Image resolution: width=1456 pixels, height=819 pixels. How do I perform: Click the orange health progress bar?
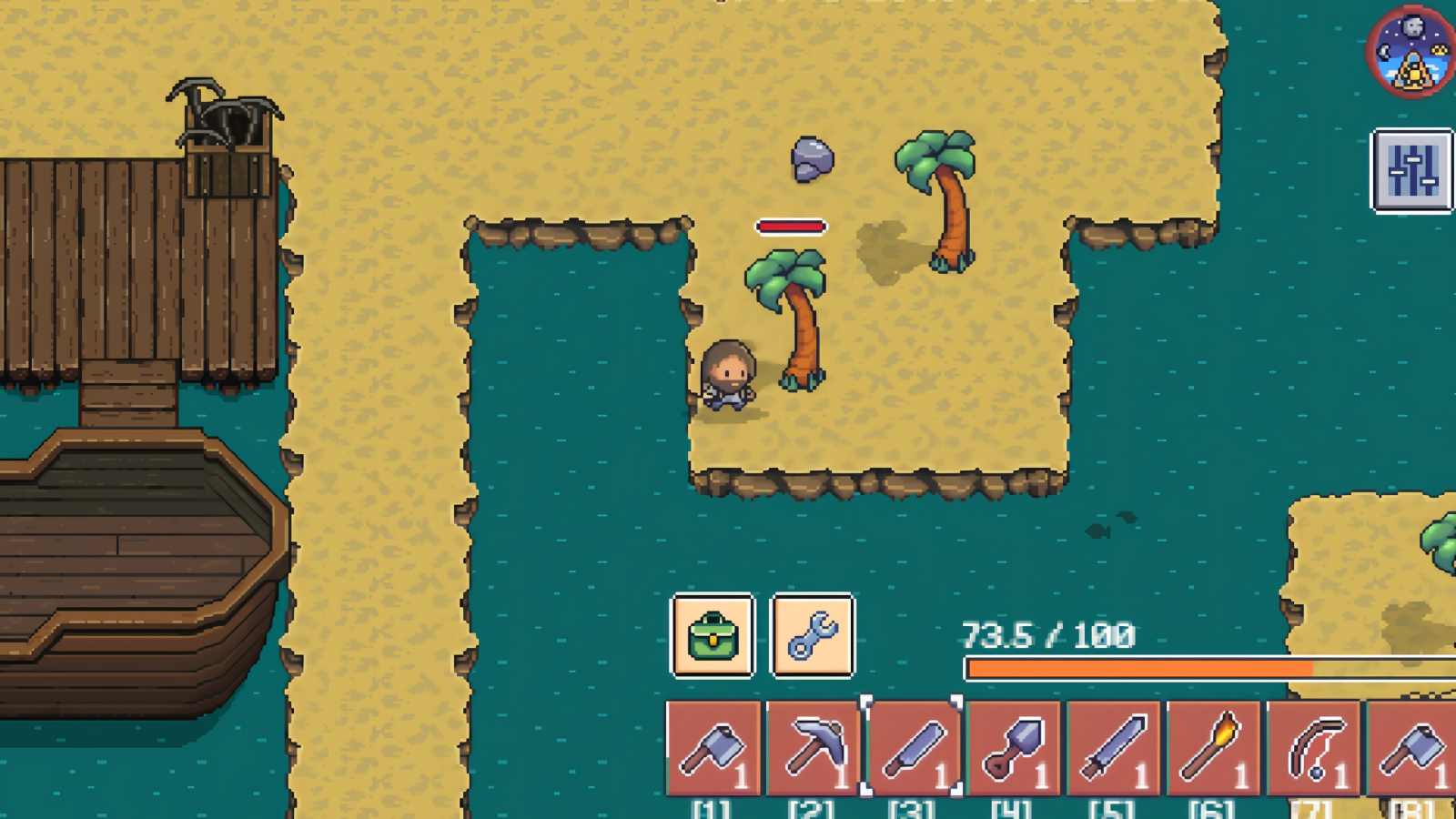[1137, 669]
